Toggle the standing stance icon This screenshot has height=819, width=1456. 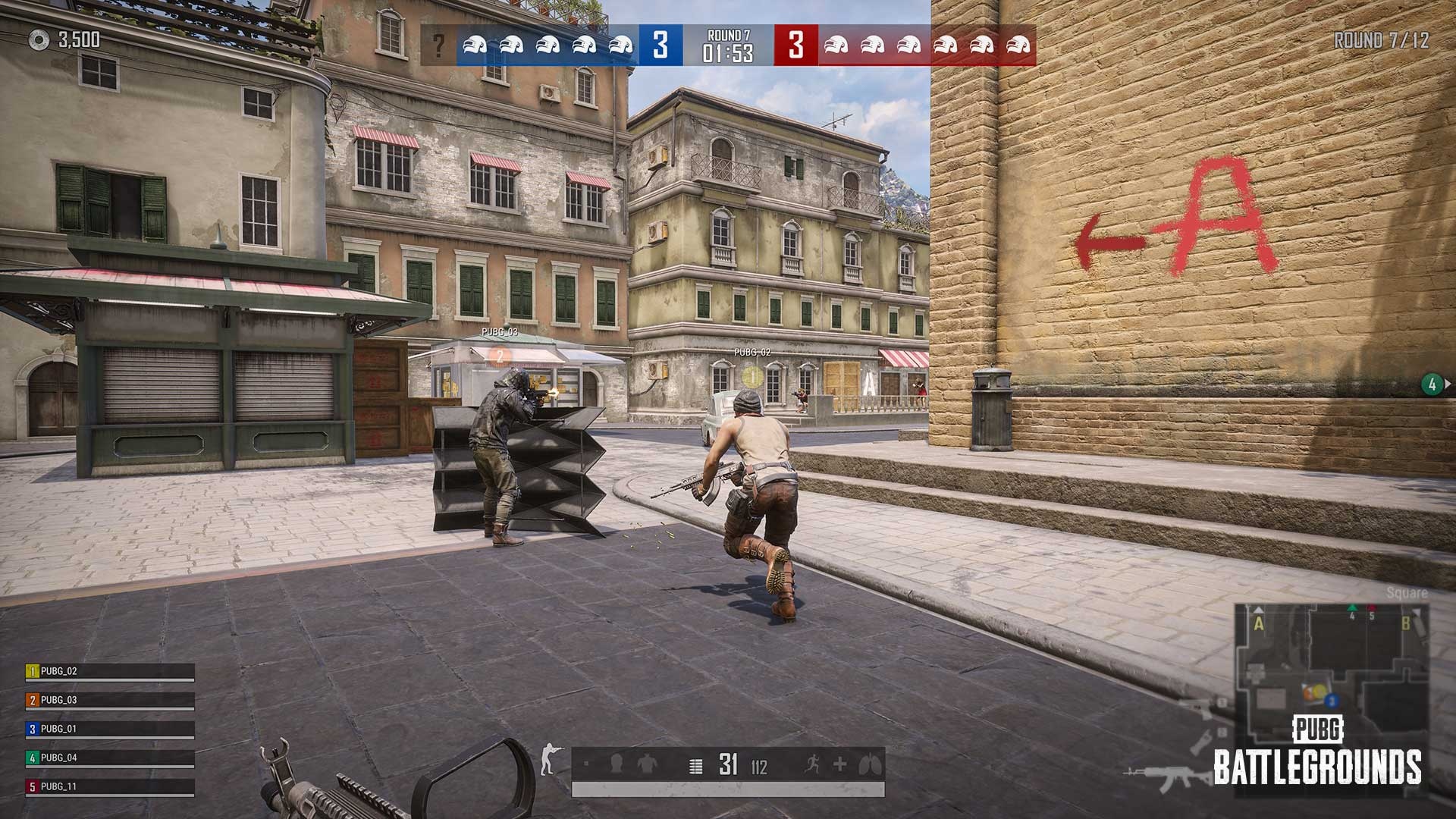[550, 761]
